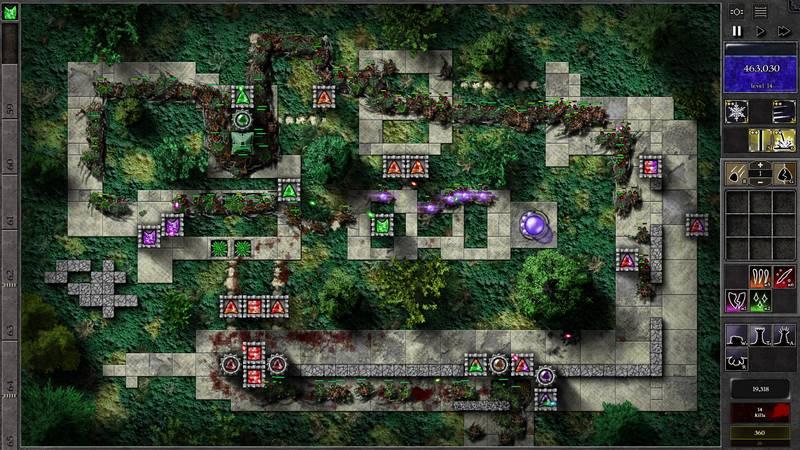Viewport: 800px width, 450px height.
Task: Click the combine gems button
Action: (784, 173)
